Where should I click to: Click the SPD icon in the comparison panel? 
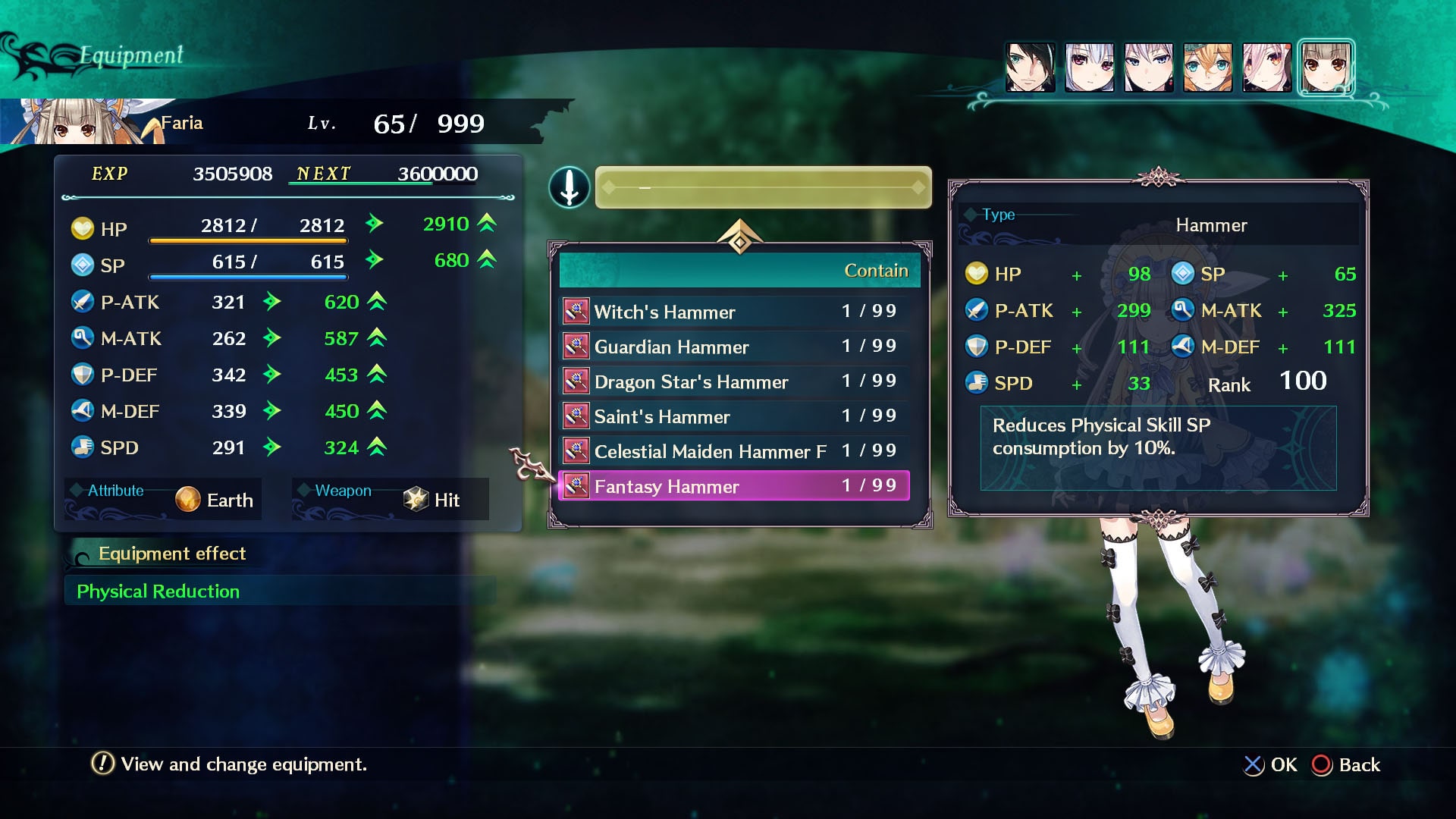[x=976, y=383]
